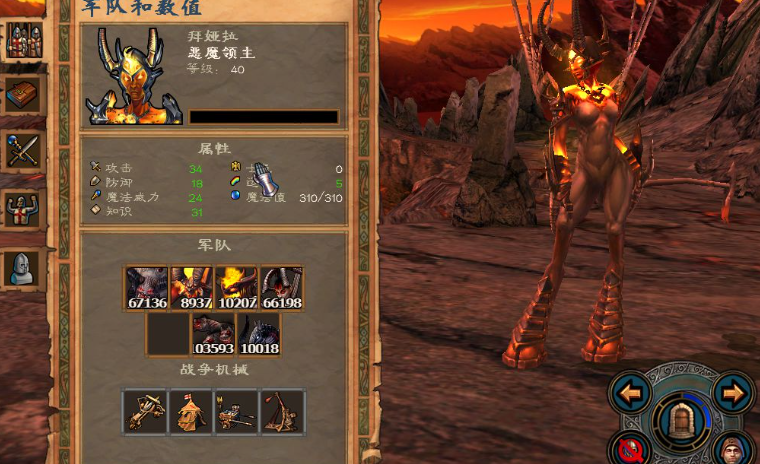
Task: Select the creature stack numbering 10018
Action: coord(258,334)
